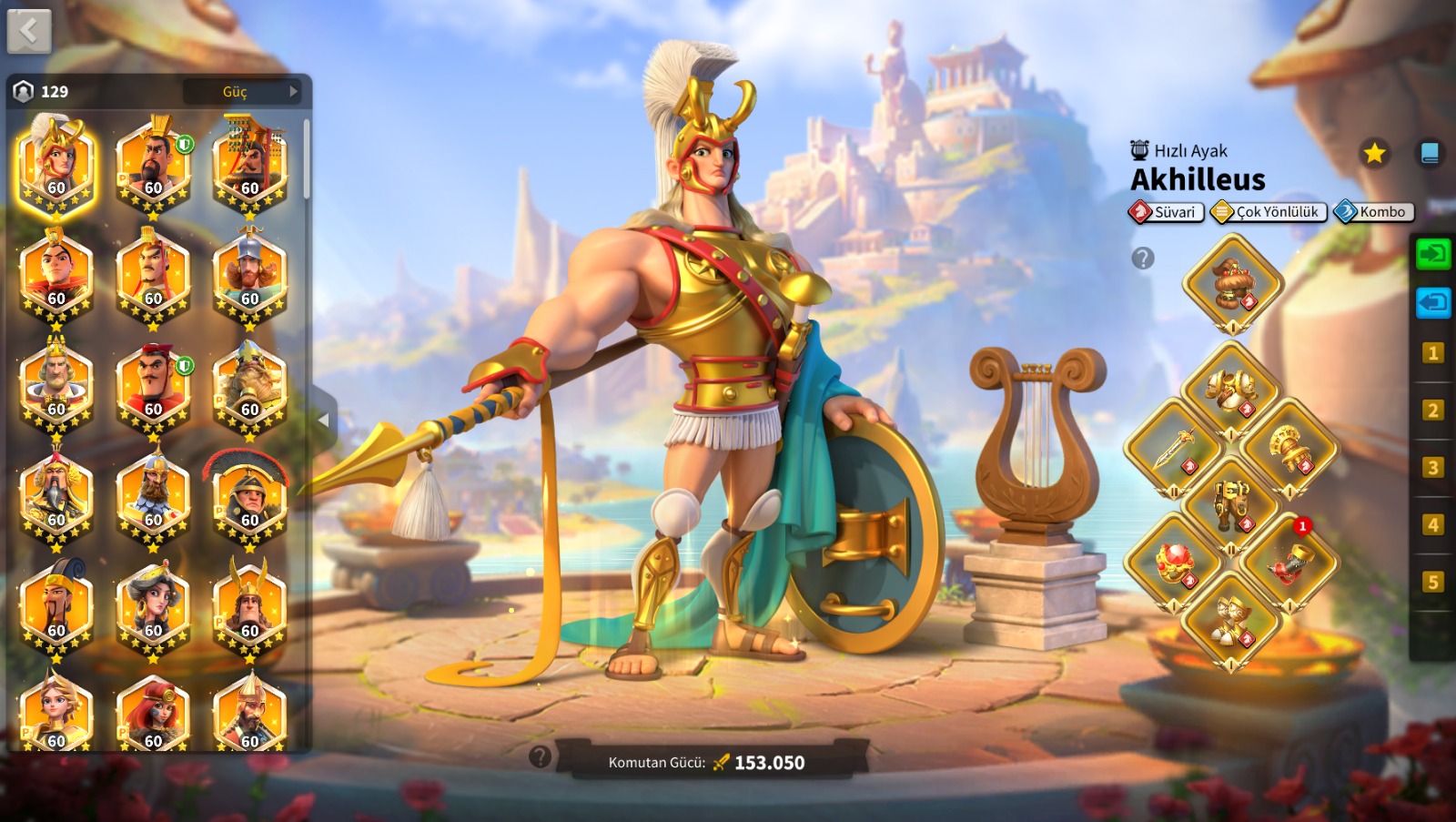
Task: Click the blue return arrow button
Action: 1432,301
